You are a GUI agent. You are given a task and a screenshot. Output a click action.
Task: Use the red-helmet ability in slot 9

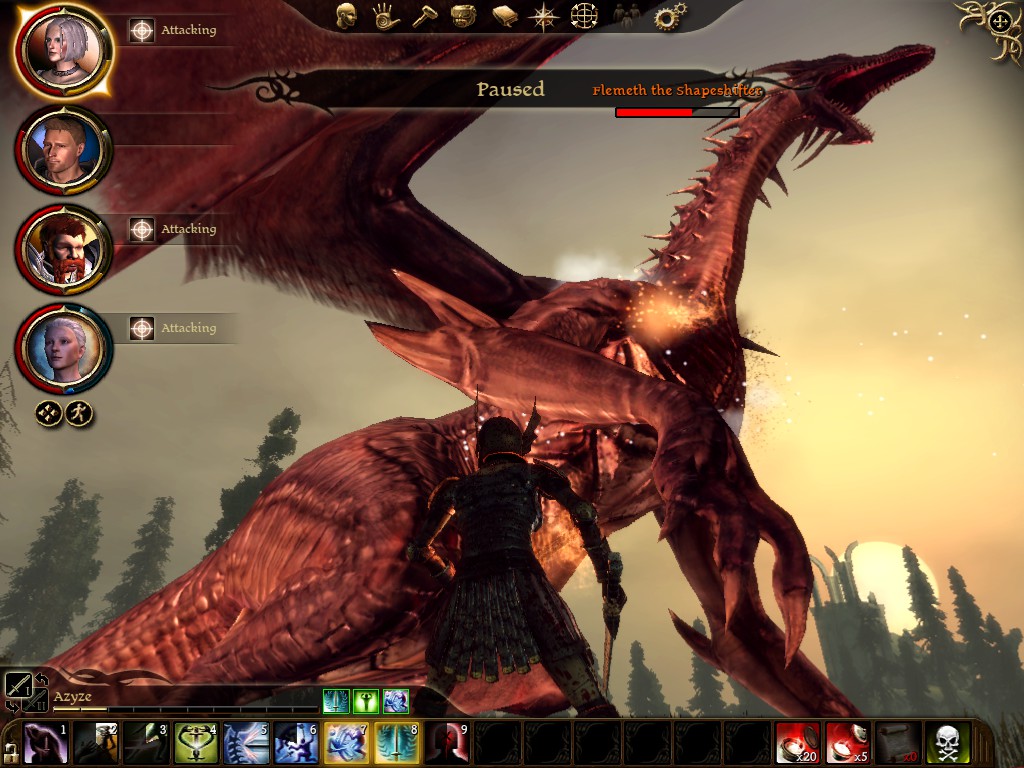(447, 743)
